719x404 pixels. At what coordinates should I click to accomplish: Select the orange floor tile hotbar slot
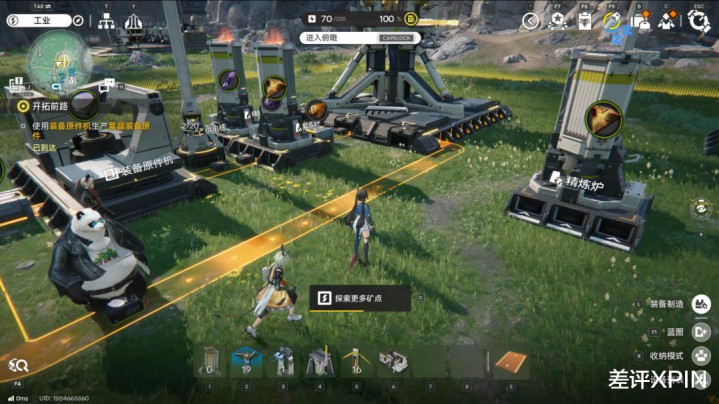(510, 362)
